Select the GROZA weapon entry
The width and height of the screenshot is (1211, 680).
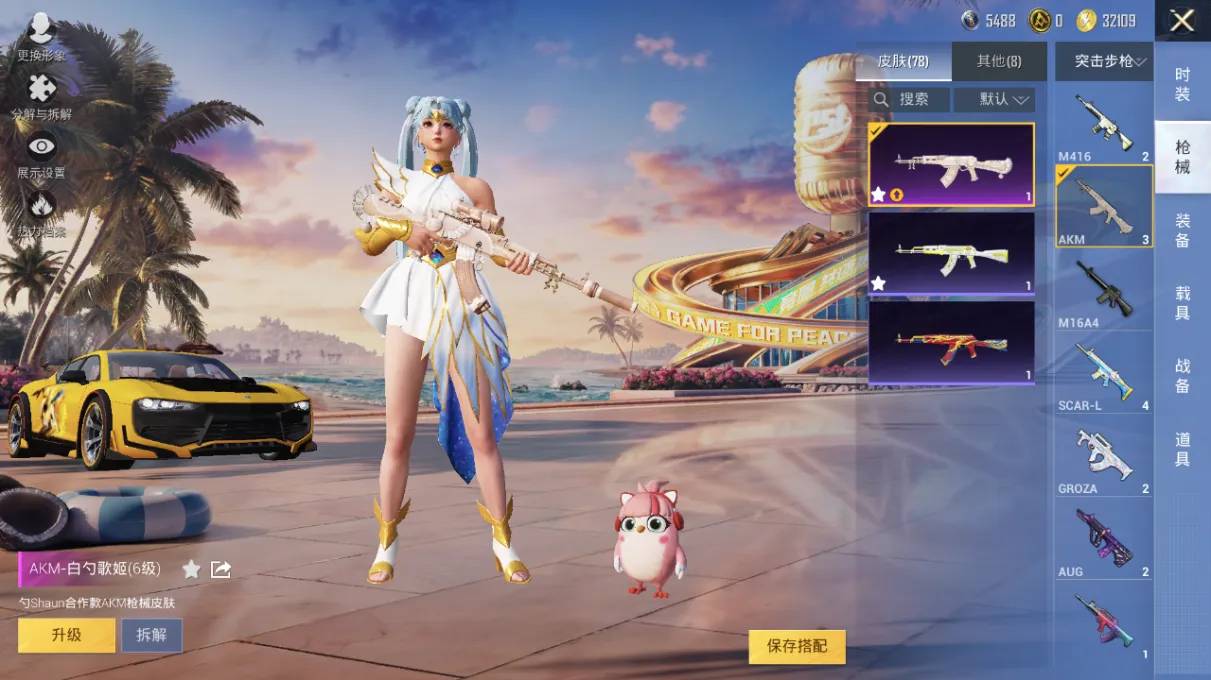[x=1104, y=458]
